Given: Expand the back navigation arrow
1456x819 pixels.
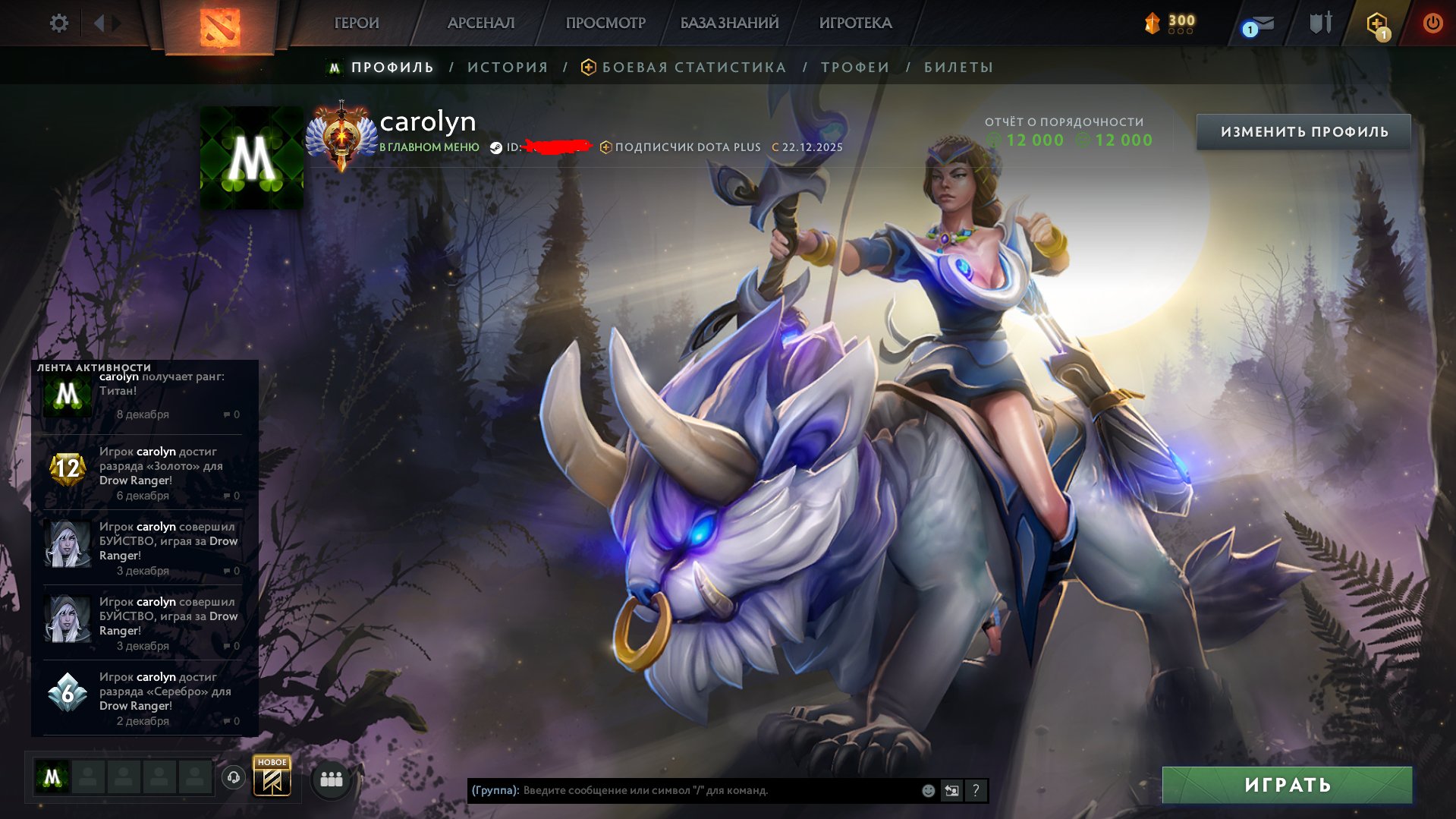Looking at the screenshot, I should [99, 23].
